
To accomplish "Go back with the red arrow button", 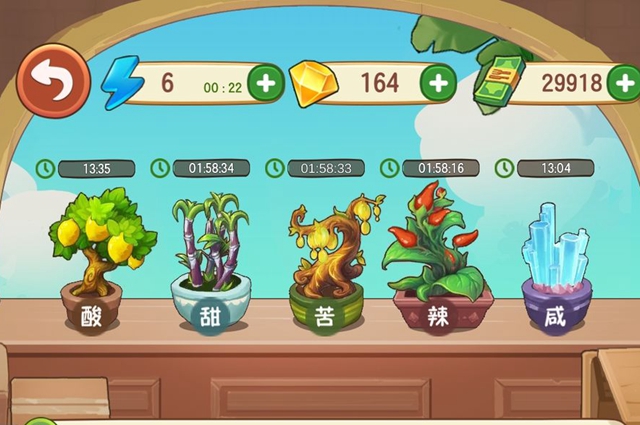I will (53, 81).
